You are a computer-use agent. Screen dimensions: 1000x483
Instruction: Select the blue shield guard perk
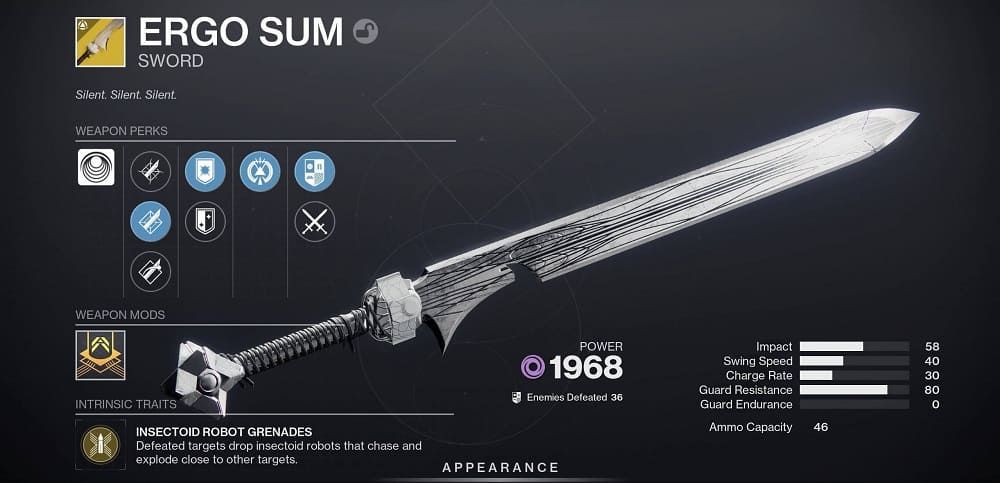coord(205,171)
